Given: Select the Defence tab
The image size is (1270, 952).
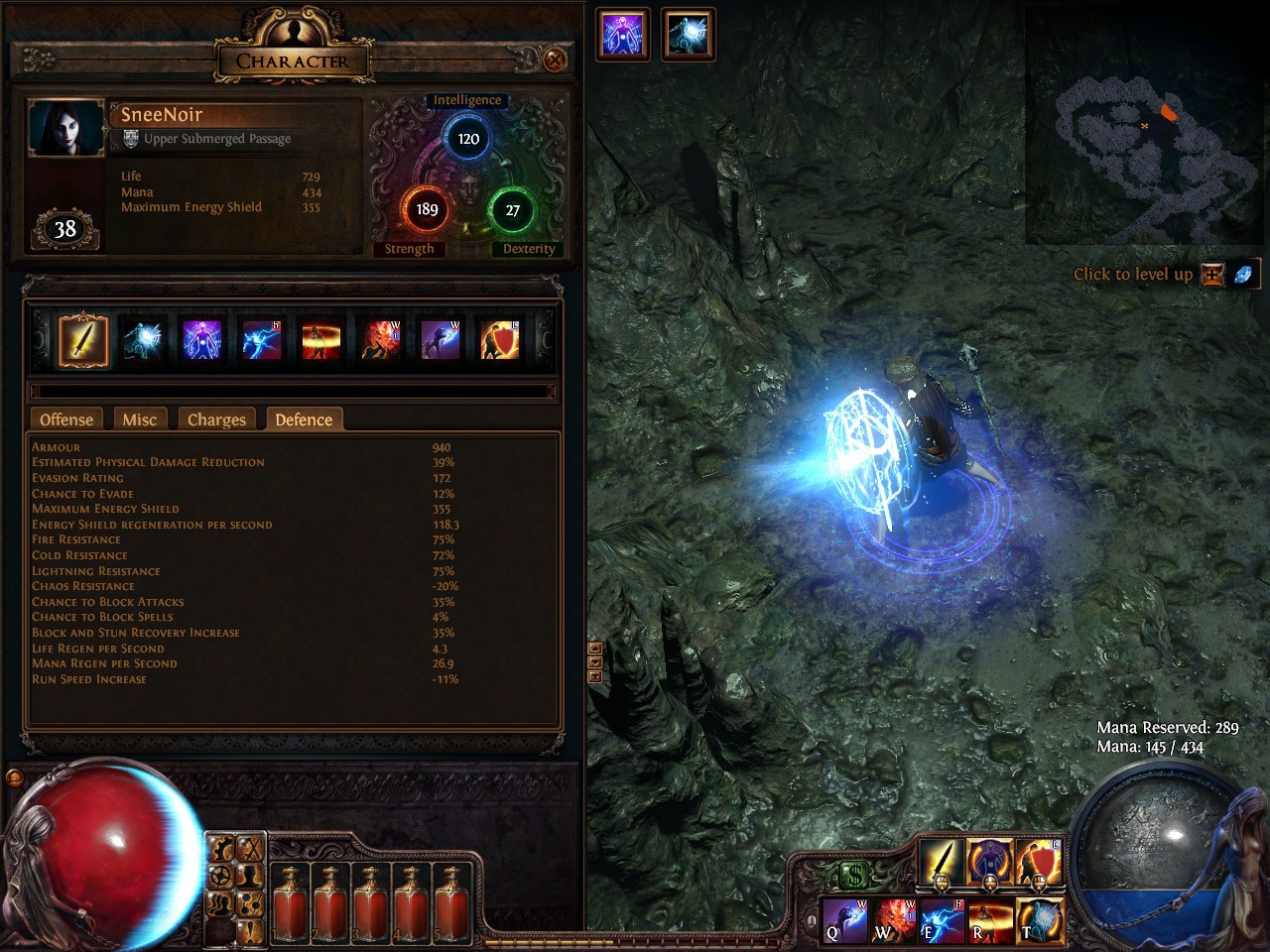Looking at the screenshot, I should click(x=304, y=419).
